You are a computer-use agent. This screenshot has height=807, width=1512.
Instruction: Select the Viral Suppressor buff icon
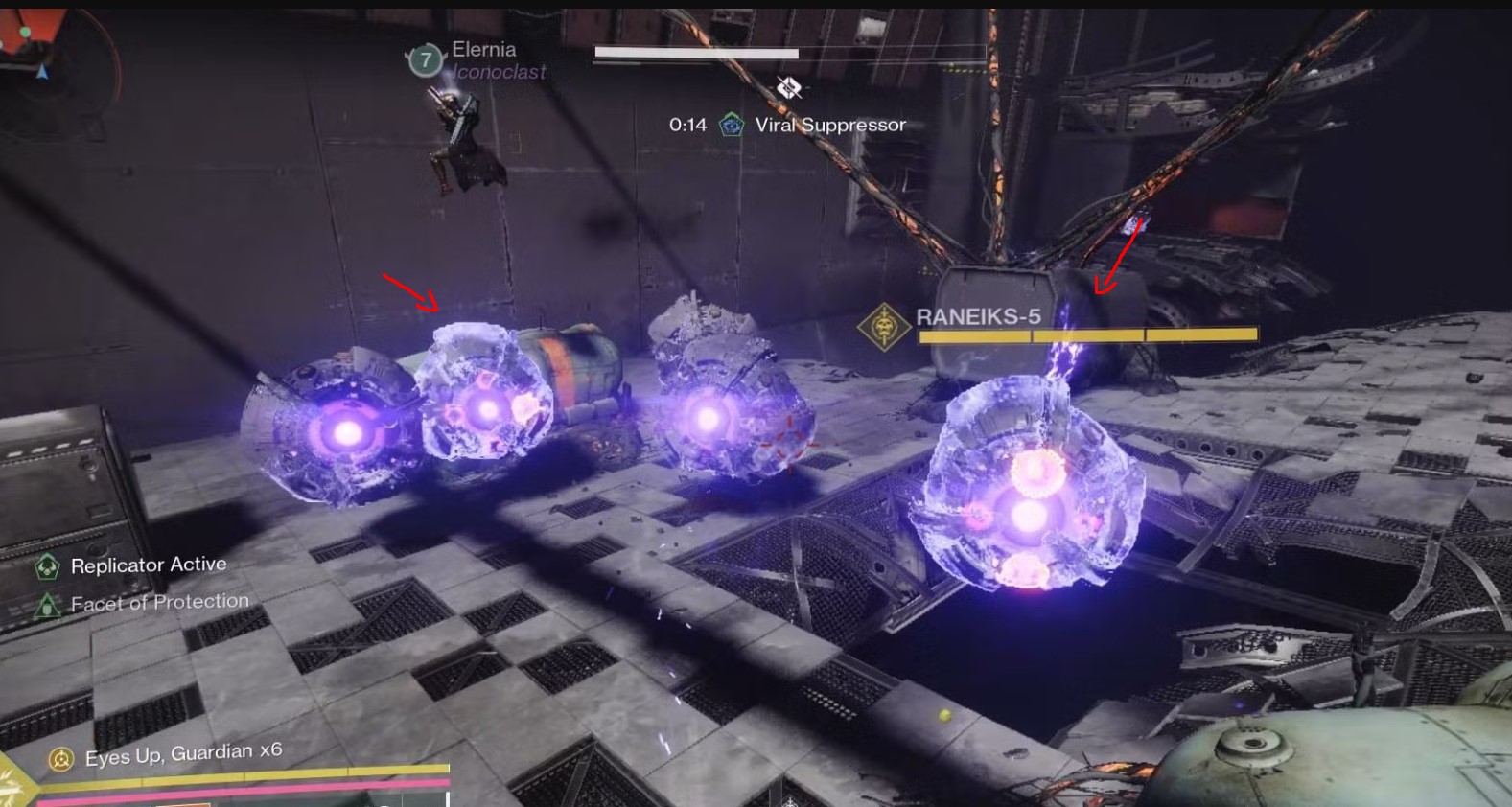tap(732, 125)
